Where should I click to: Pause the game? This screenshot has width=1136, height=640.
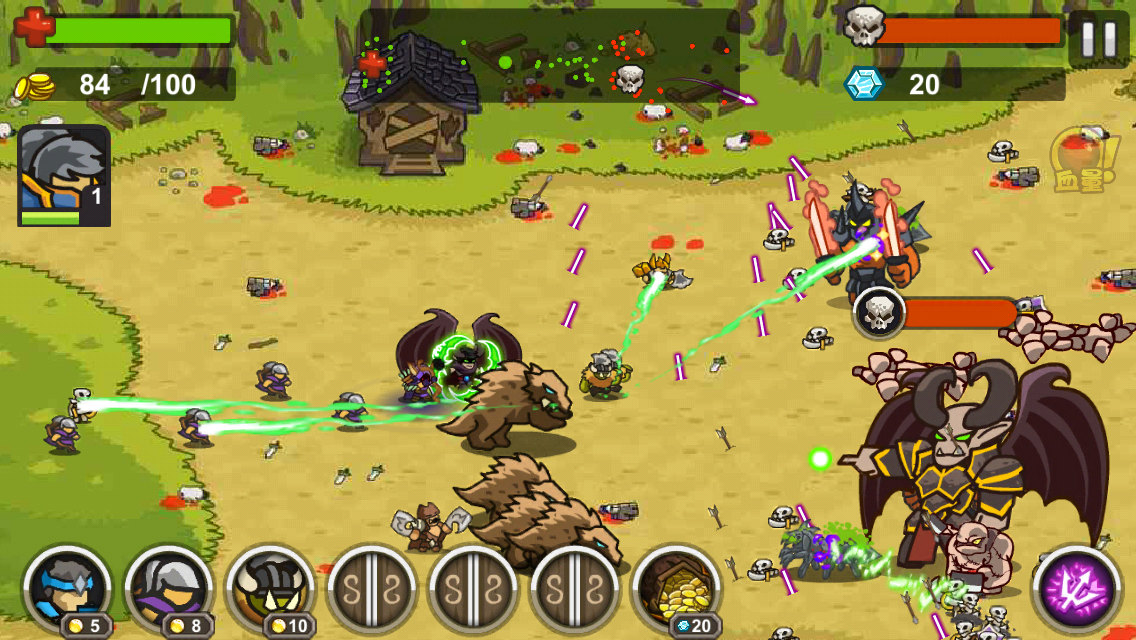(1098, 39)
